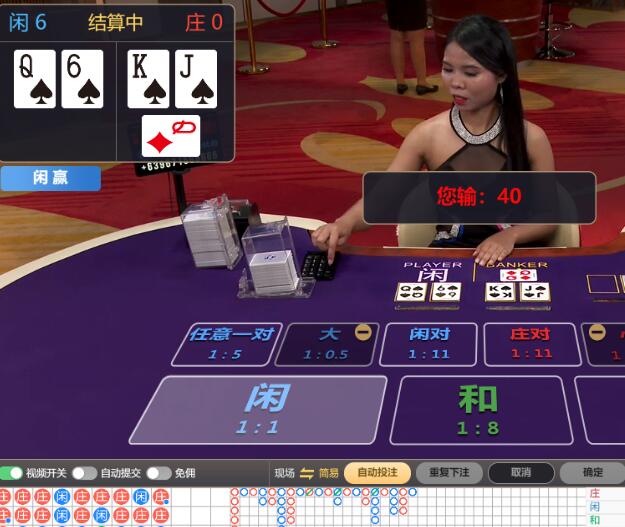Bet on 闲 (Player) at 1:1

(x=258, y=408)
